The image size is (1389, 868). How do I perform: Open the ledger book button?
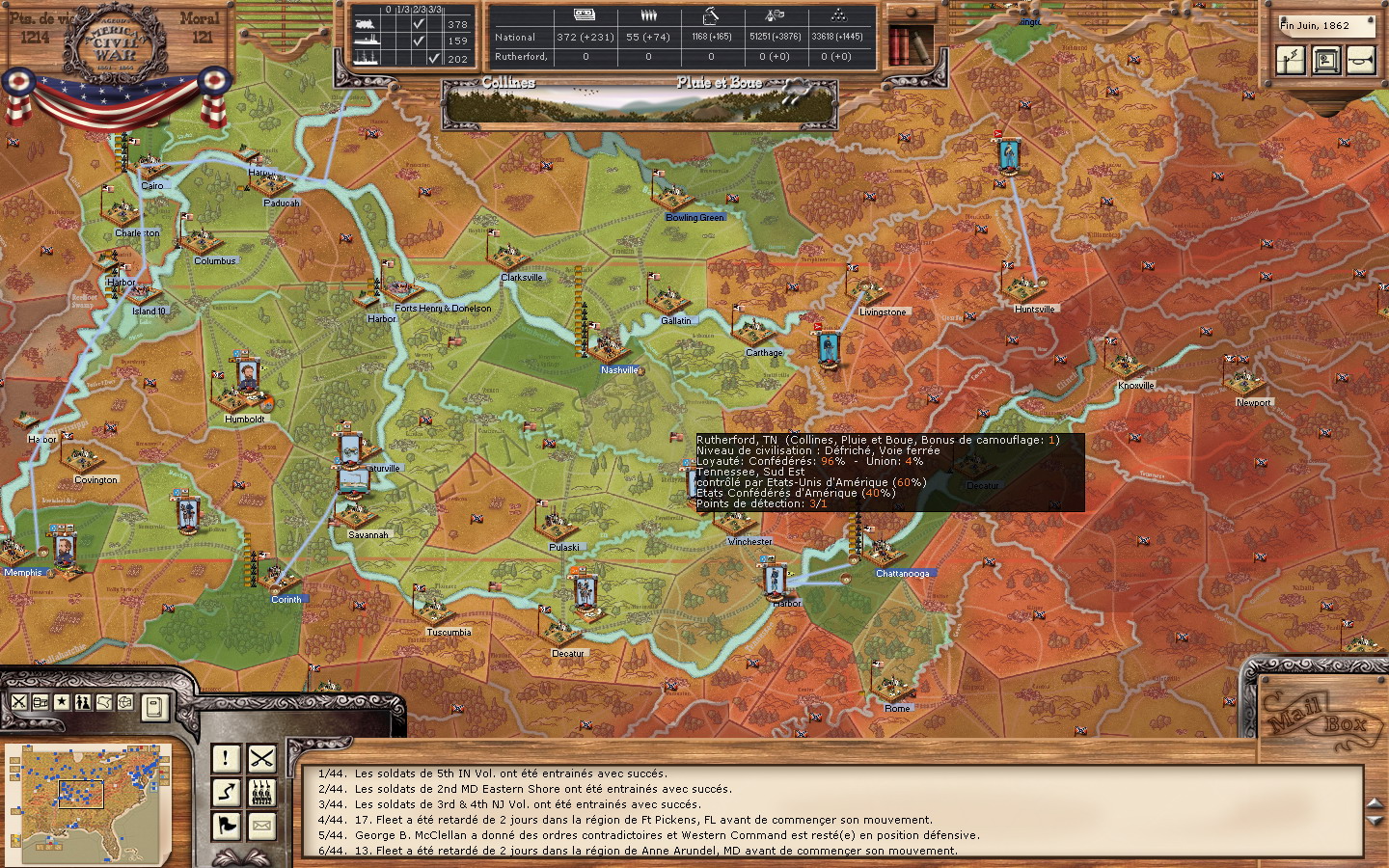[153, 707]
